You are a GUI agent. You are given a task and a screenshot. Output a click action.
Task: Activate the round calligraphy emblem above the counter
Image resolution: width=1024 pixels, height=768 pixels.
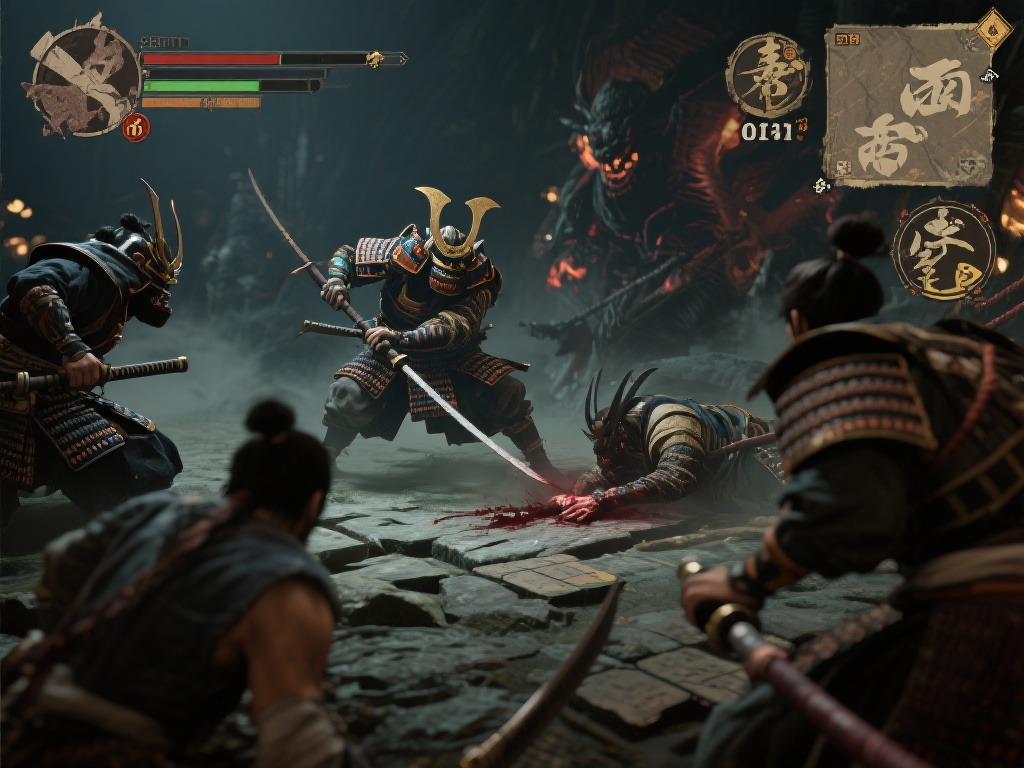(767, 76)
